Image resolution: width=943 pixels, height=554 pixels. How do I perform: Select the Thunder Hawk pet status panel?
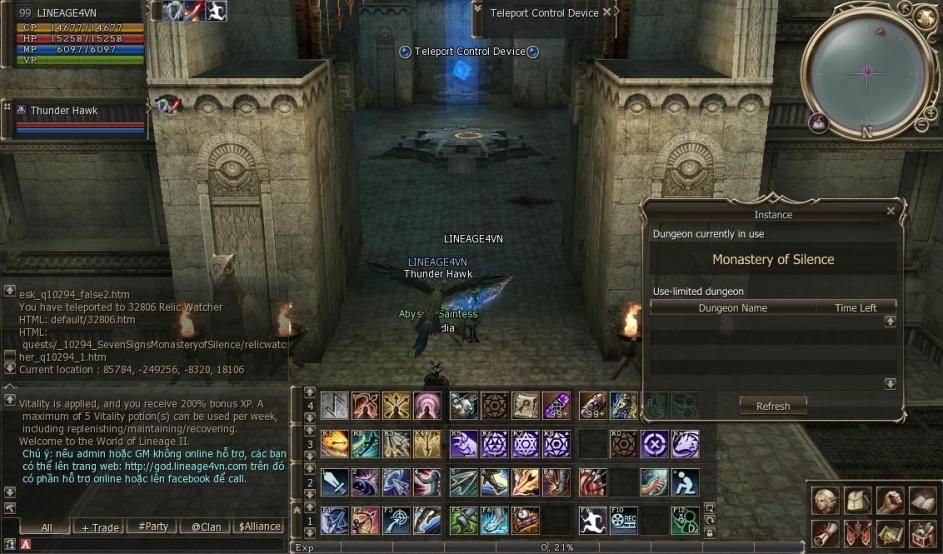pyautogui.click(x=75, y=119)
